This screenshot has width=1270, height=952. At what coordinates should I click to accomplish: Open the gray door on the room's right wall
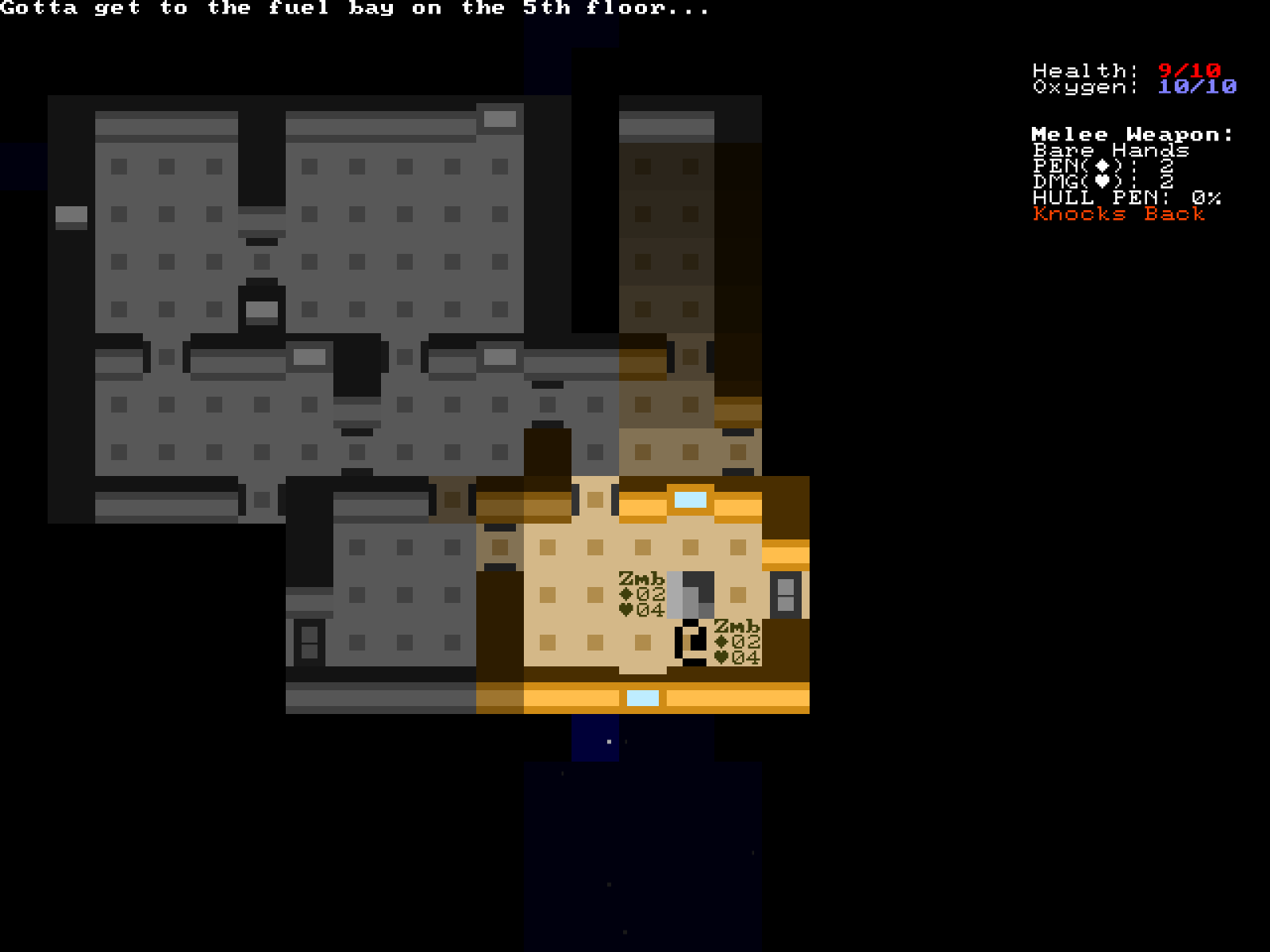click(x=784, y=597)
